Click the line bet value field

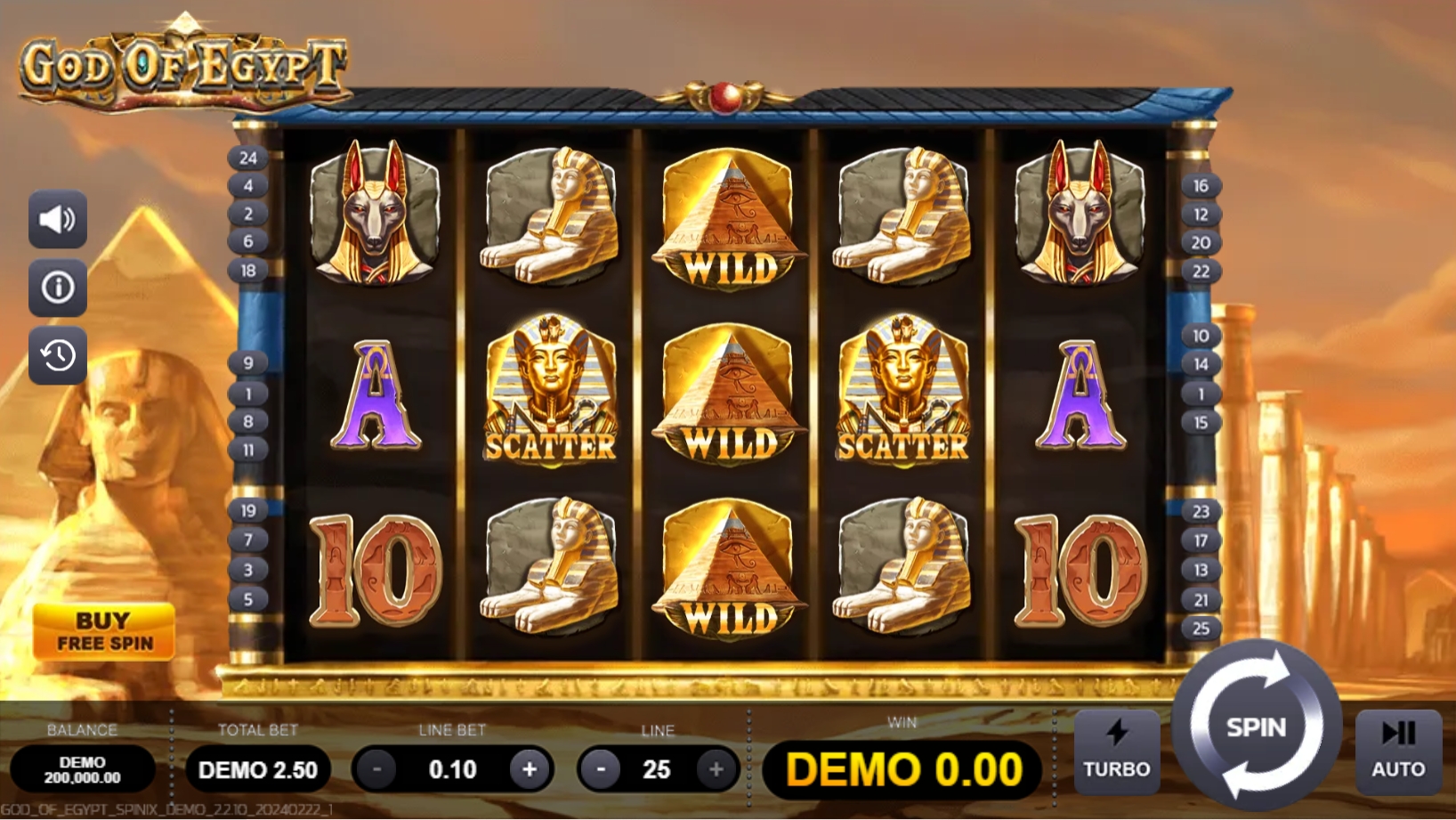pyautogui.click(x=455, y=769)
